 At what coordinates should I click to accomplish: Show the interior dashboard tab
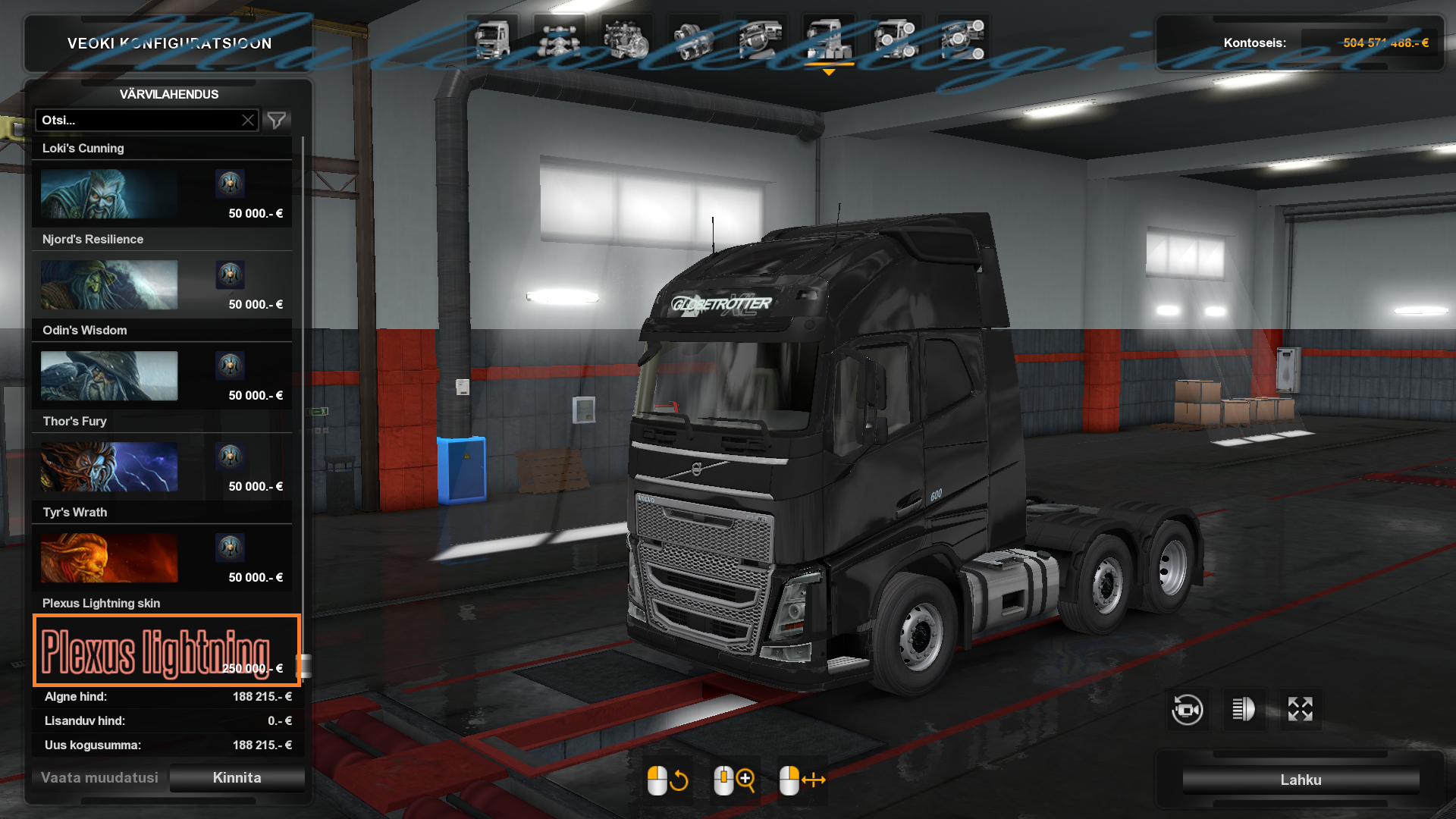[x=761, y=39]
